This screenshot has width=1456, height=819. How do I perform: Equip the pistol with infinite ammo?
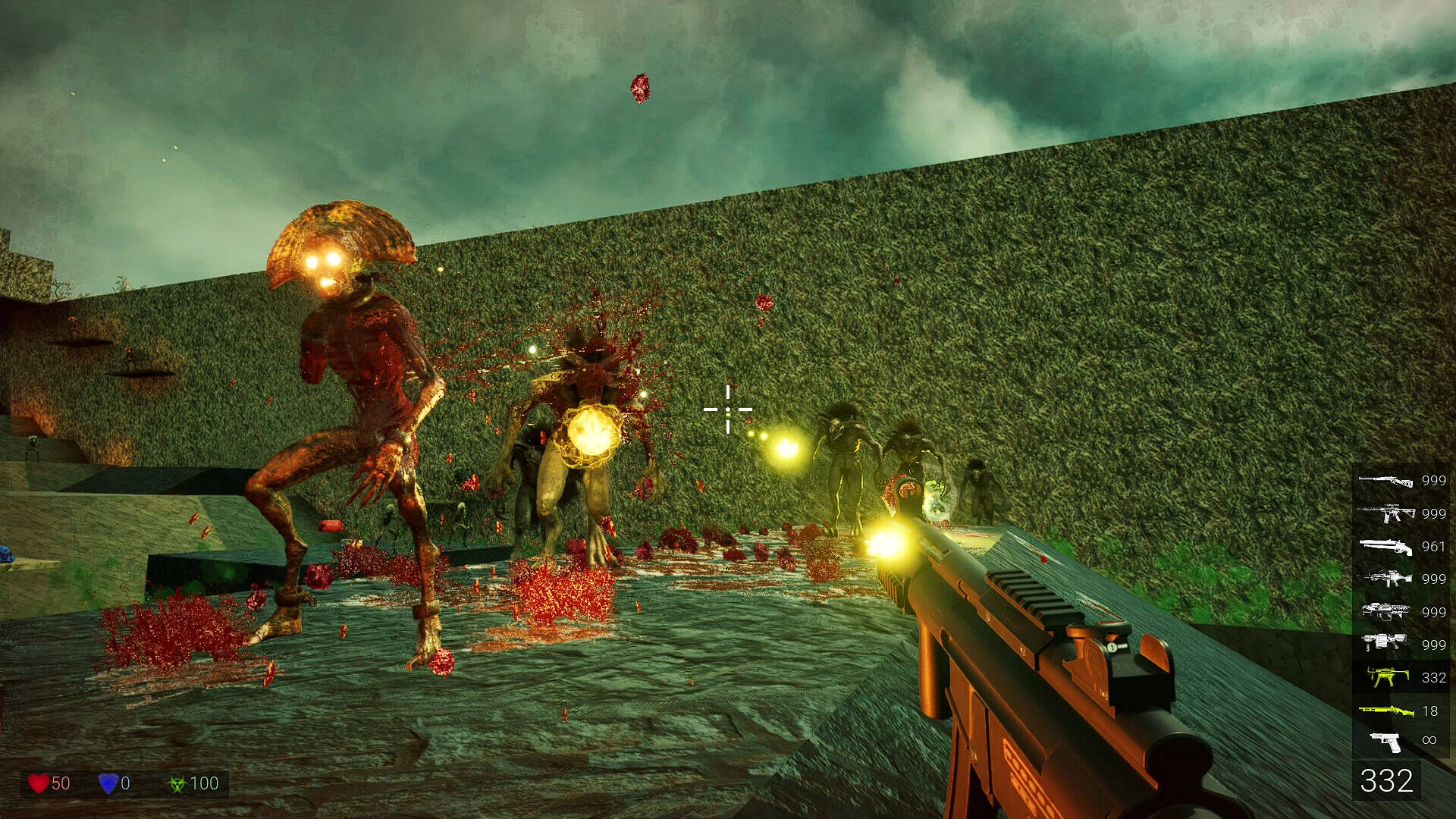click(1386, 741)
